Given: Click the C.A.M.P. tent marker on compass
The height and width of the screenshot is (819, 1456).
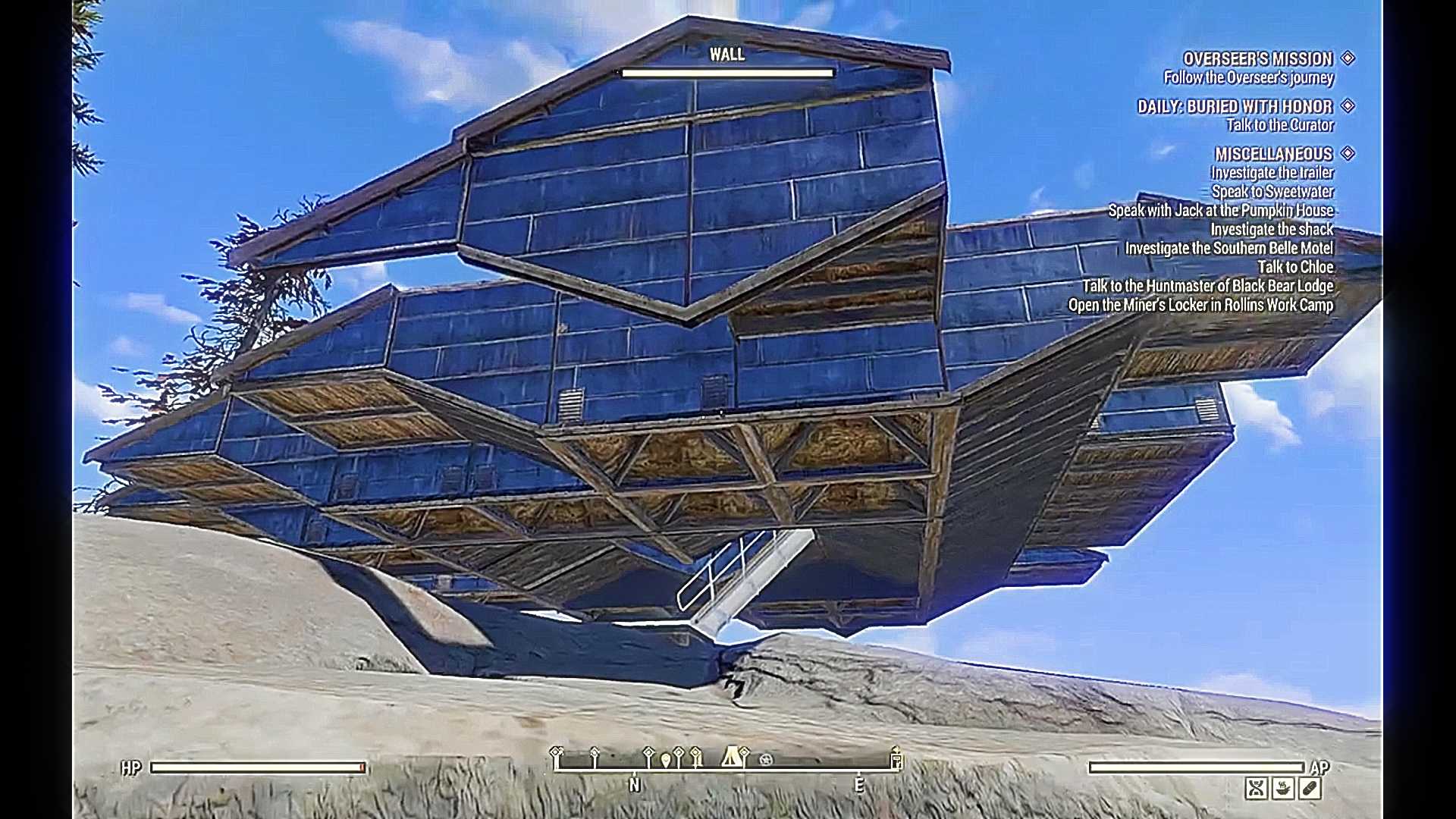Looking at the screenshot, I should point(730,756).
